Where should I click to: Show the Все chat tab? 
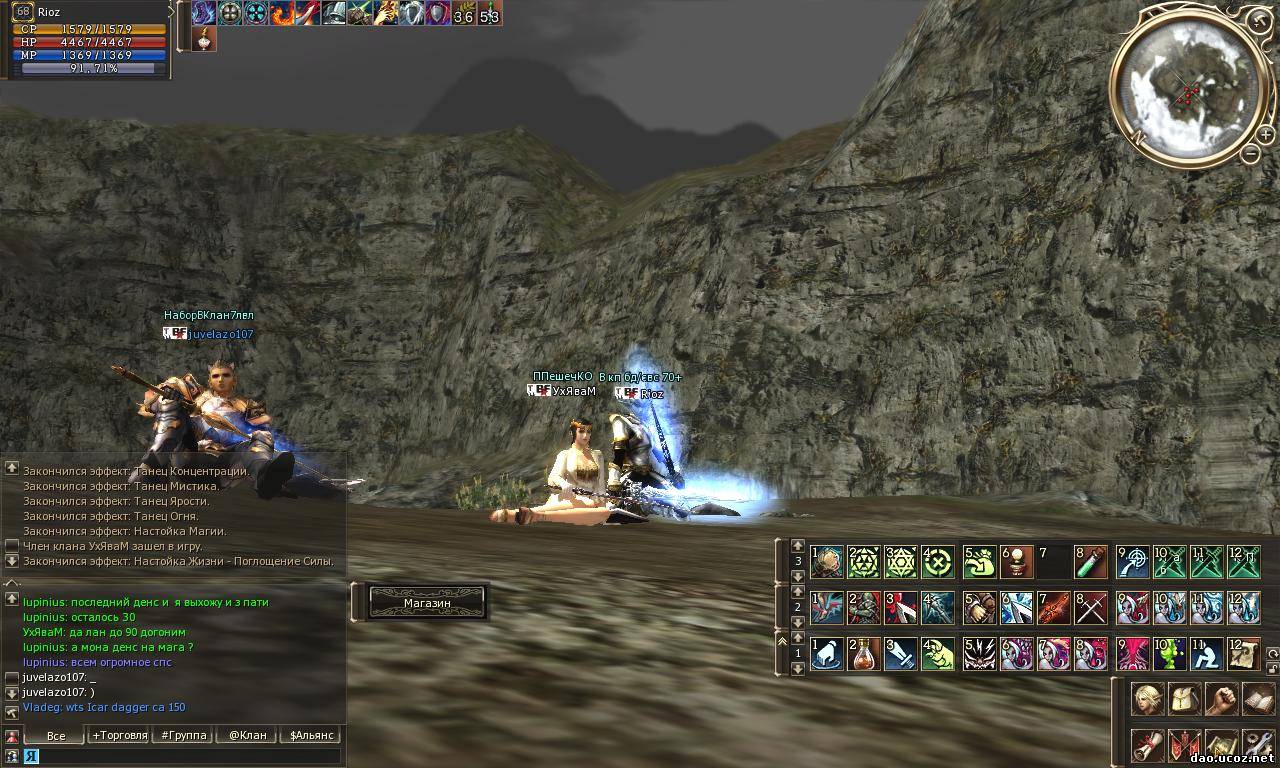click(x=56, y=735)
